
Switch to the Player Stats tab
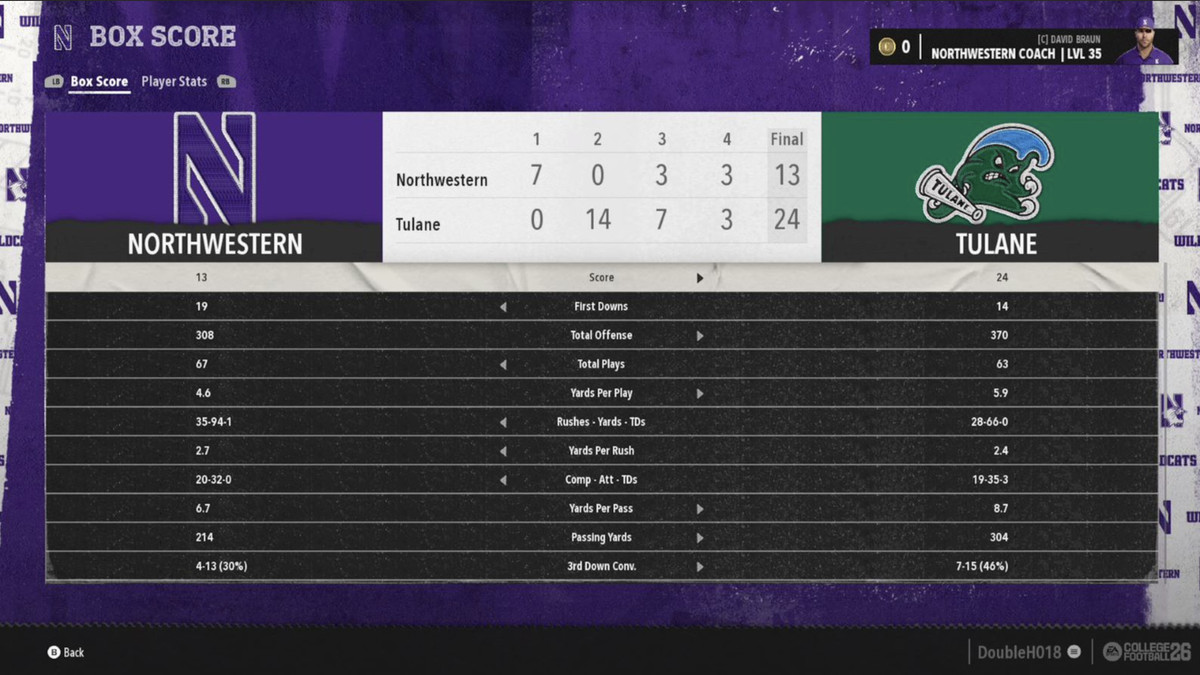pyautogui.click(x=174, y=82)
